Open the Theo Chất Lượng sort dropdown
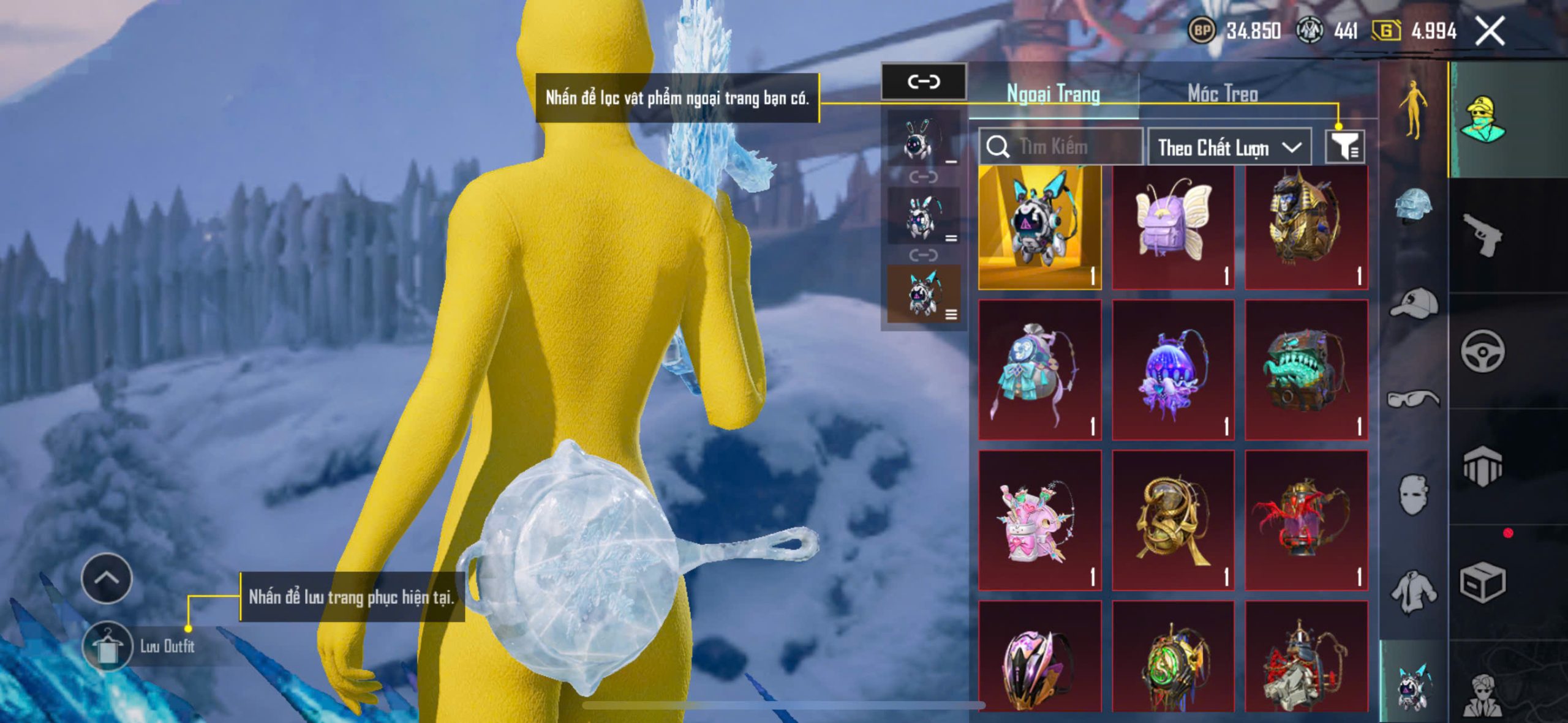Screen dimensions: 1568x723 pos(1229,148)
